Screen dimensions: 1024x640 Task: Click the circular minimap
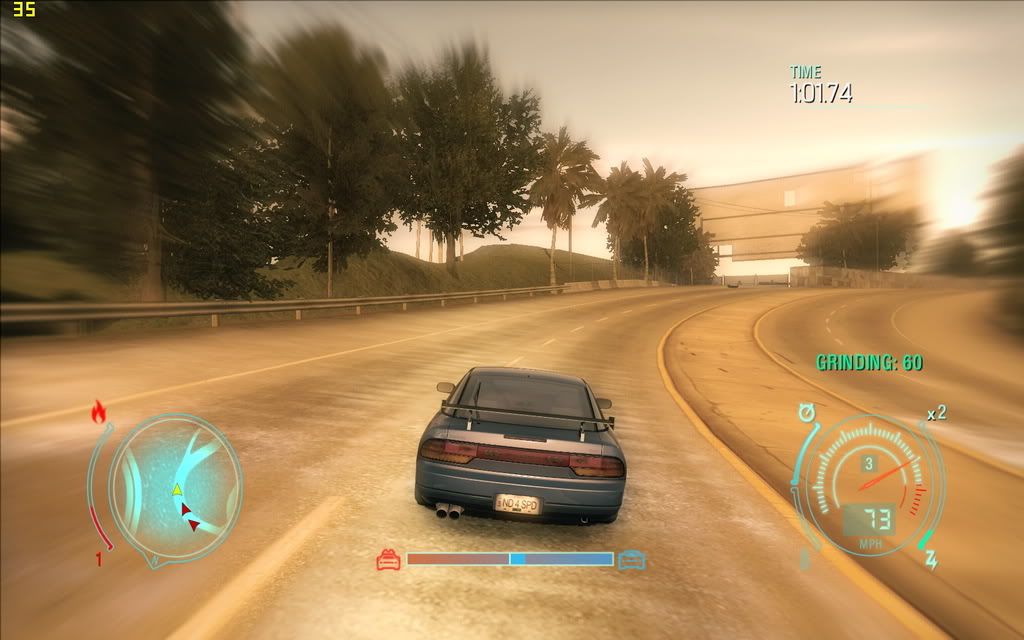[x=175, y=488]
